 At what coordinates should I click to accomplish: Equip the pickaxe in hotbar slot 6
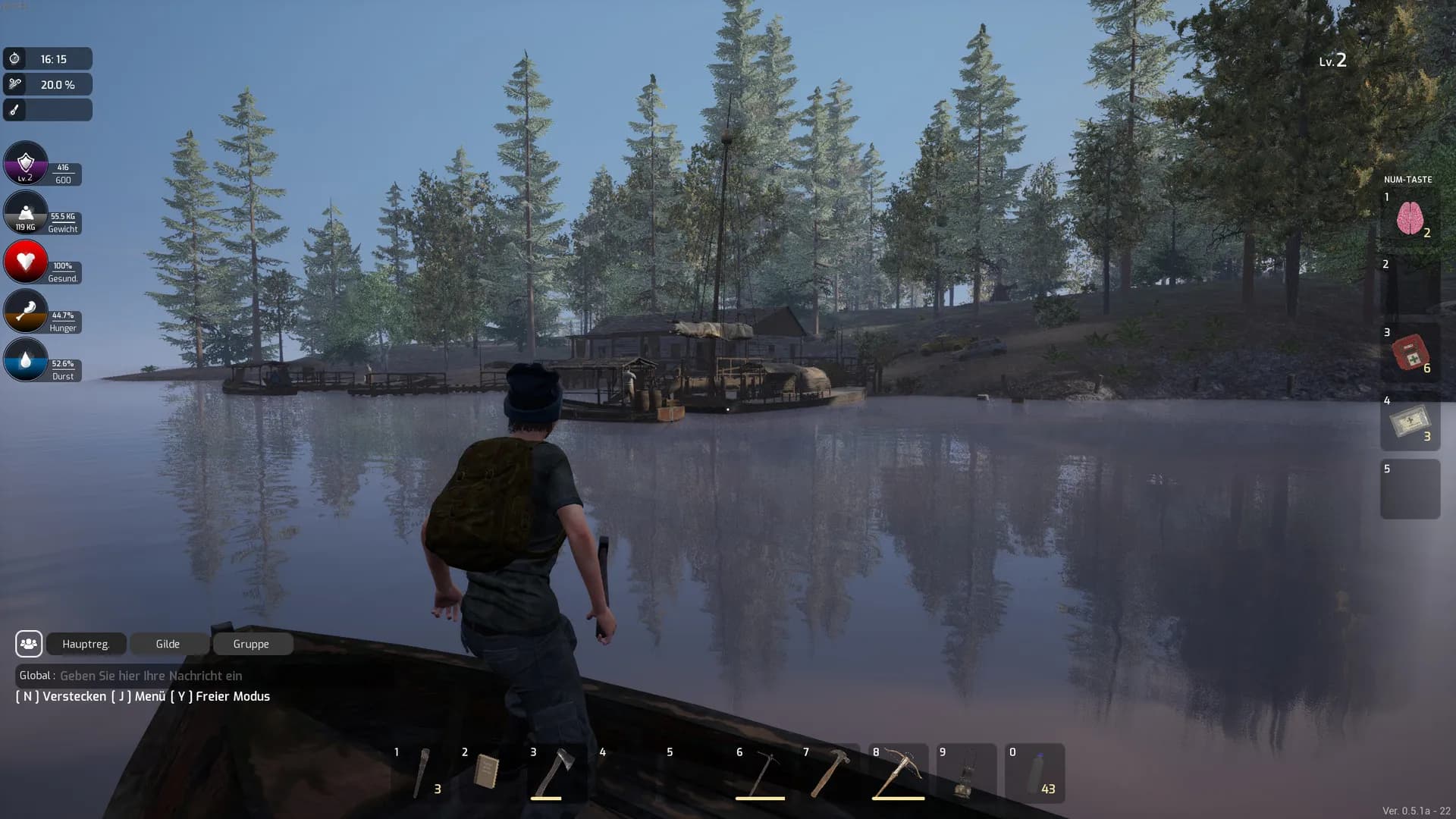(762, 773)
